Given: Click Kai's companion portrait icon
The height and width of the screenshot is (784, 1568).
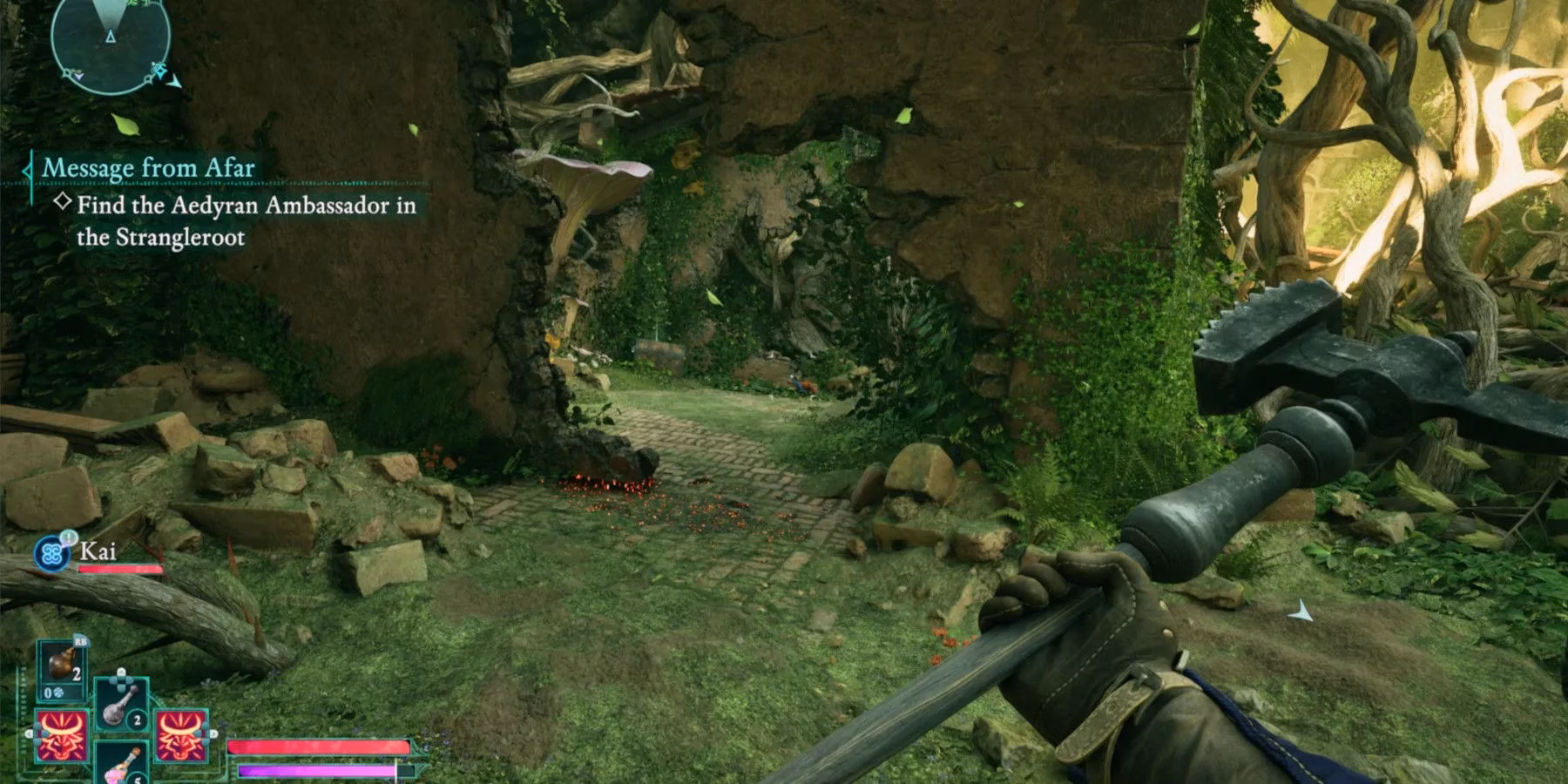Looking at the screenshot, I should 51,553.
